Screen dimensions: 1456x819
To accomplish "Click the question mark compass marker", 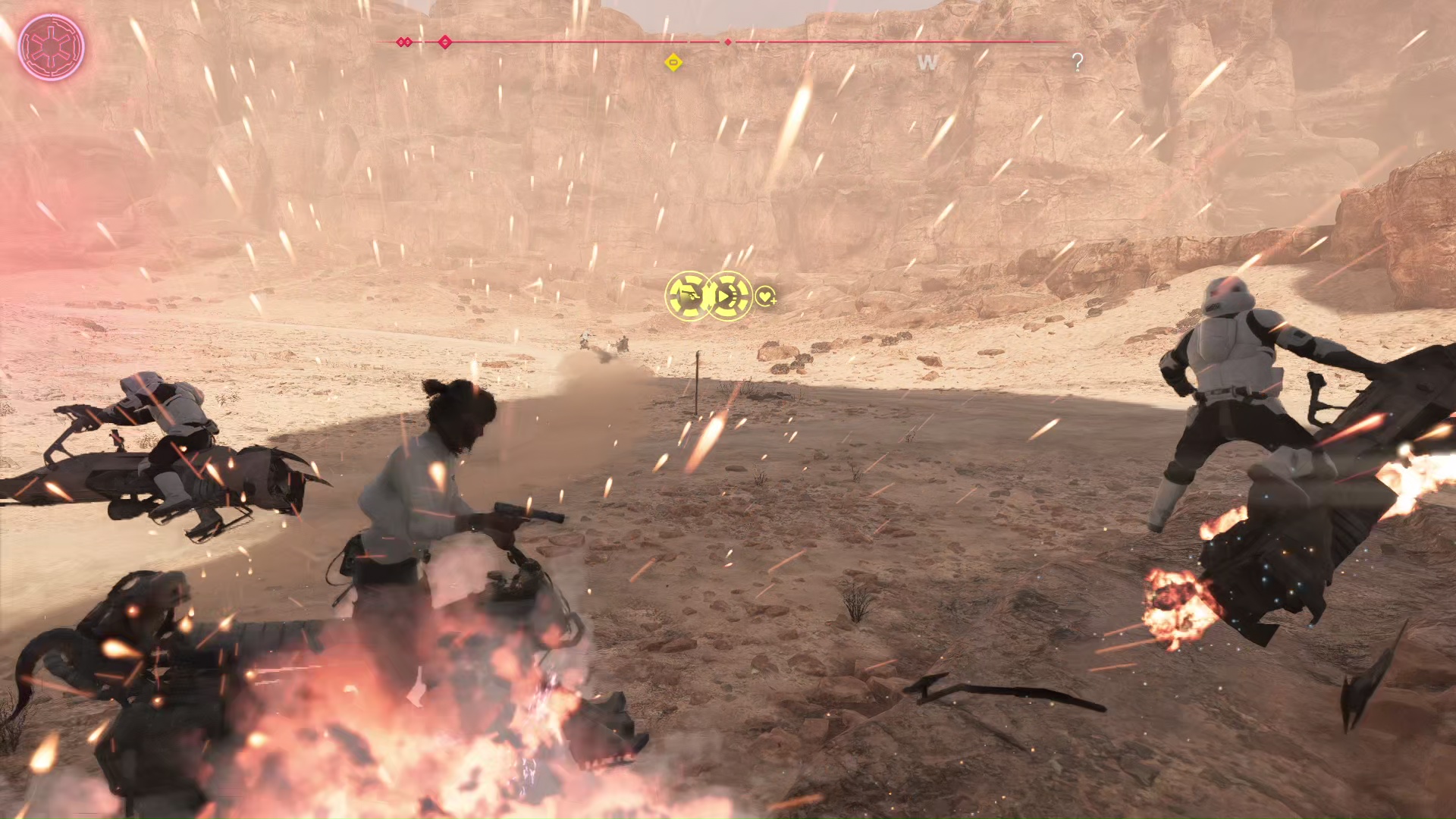I will click(x=1078, y=61).
